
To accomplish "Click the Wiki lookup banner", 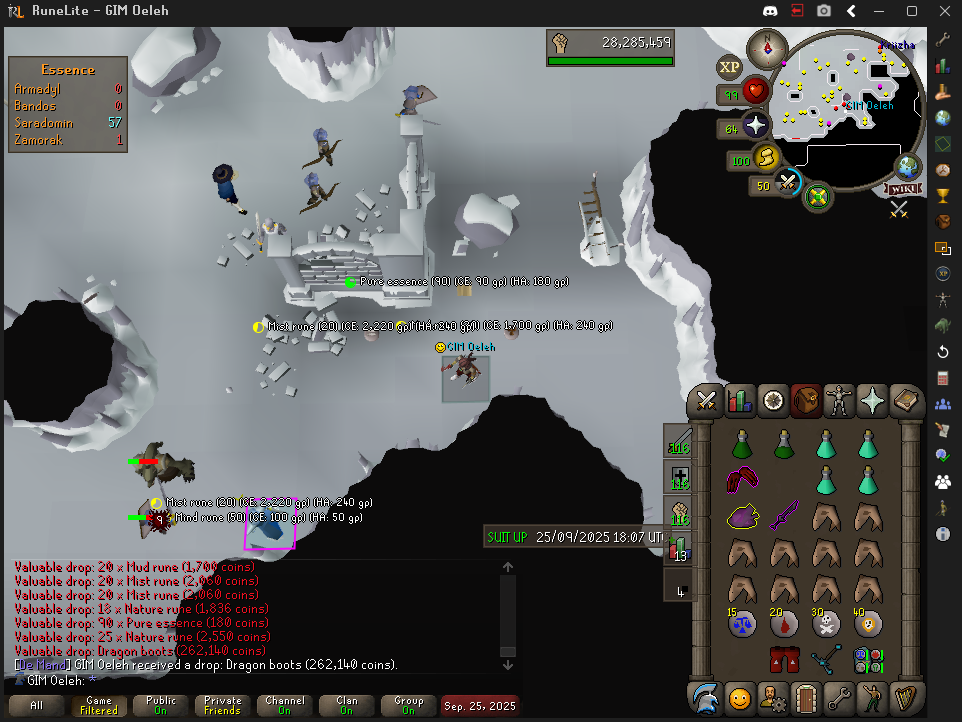I will tap(902, 189).
